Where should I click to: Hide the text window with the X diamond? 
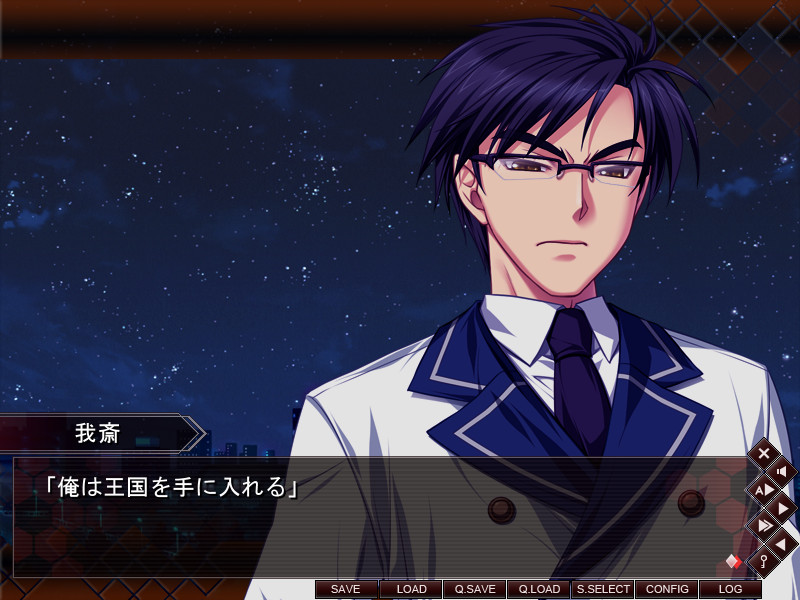coord(763,454)
